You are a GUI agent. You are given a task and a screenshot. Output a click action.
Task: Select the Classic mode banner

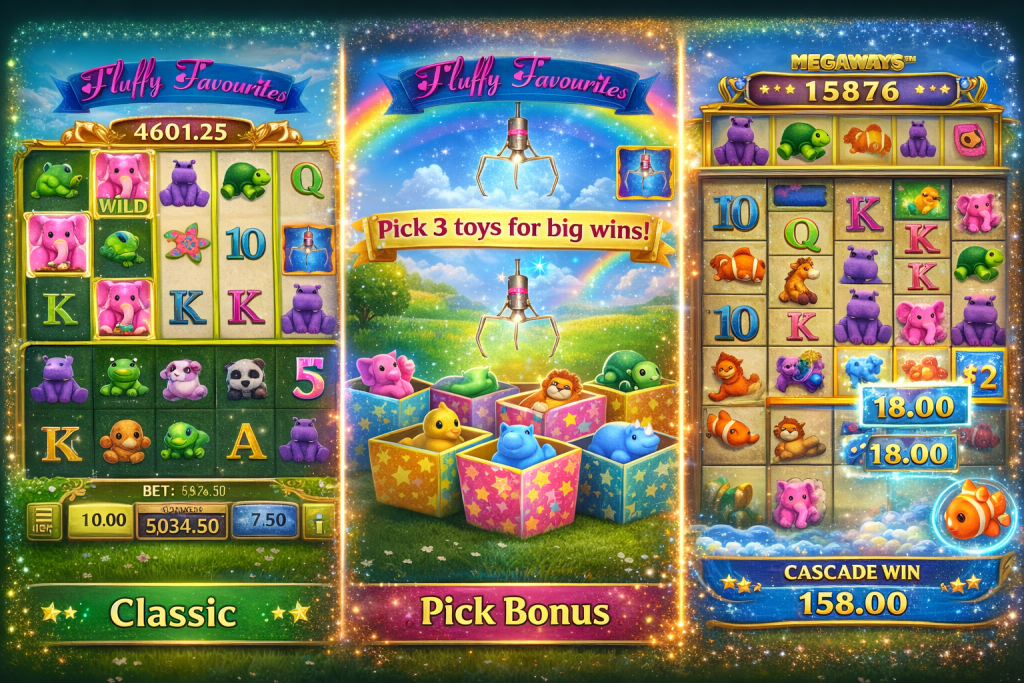[x=173, y=612]
